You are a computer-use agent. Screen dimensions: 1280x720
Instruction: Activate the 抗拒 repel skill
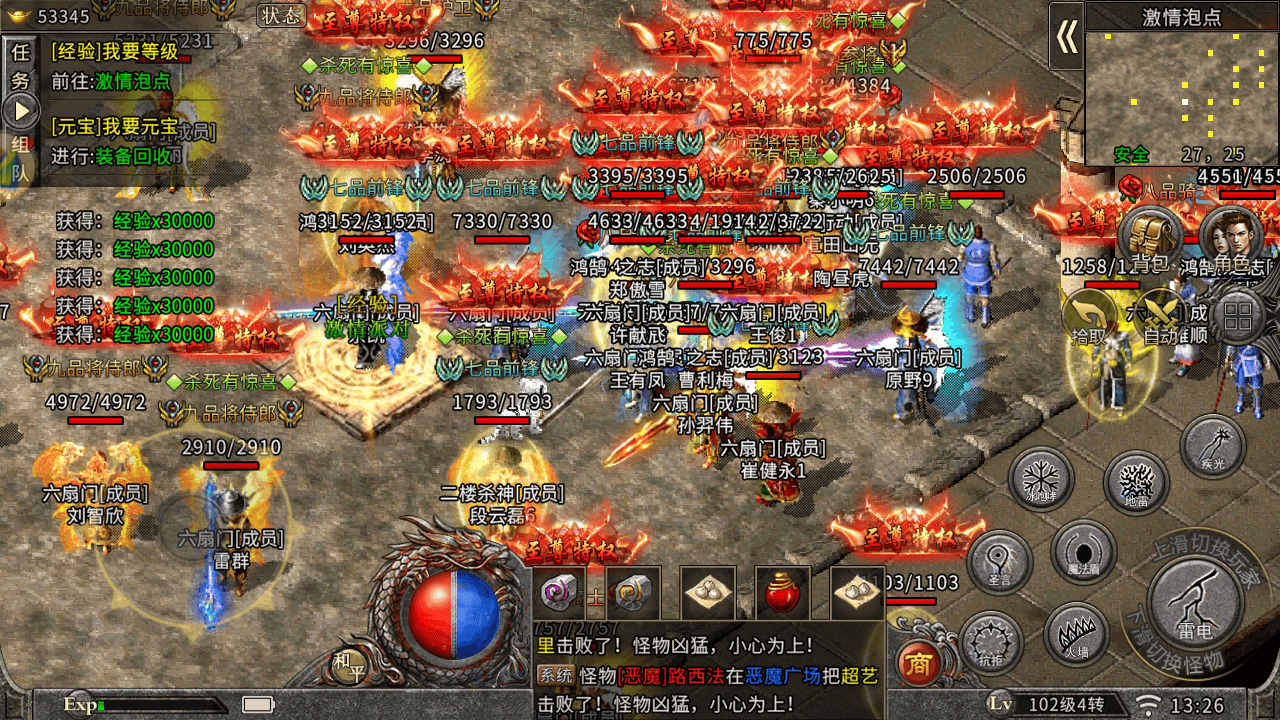(x=991, y=643)
